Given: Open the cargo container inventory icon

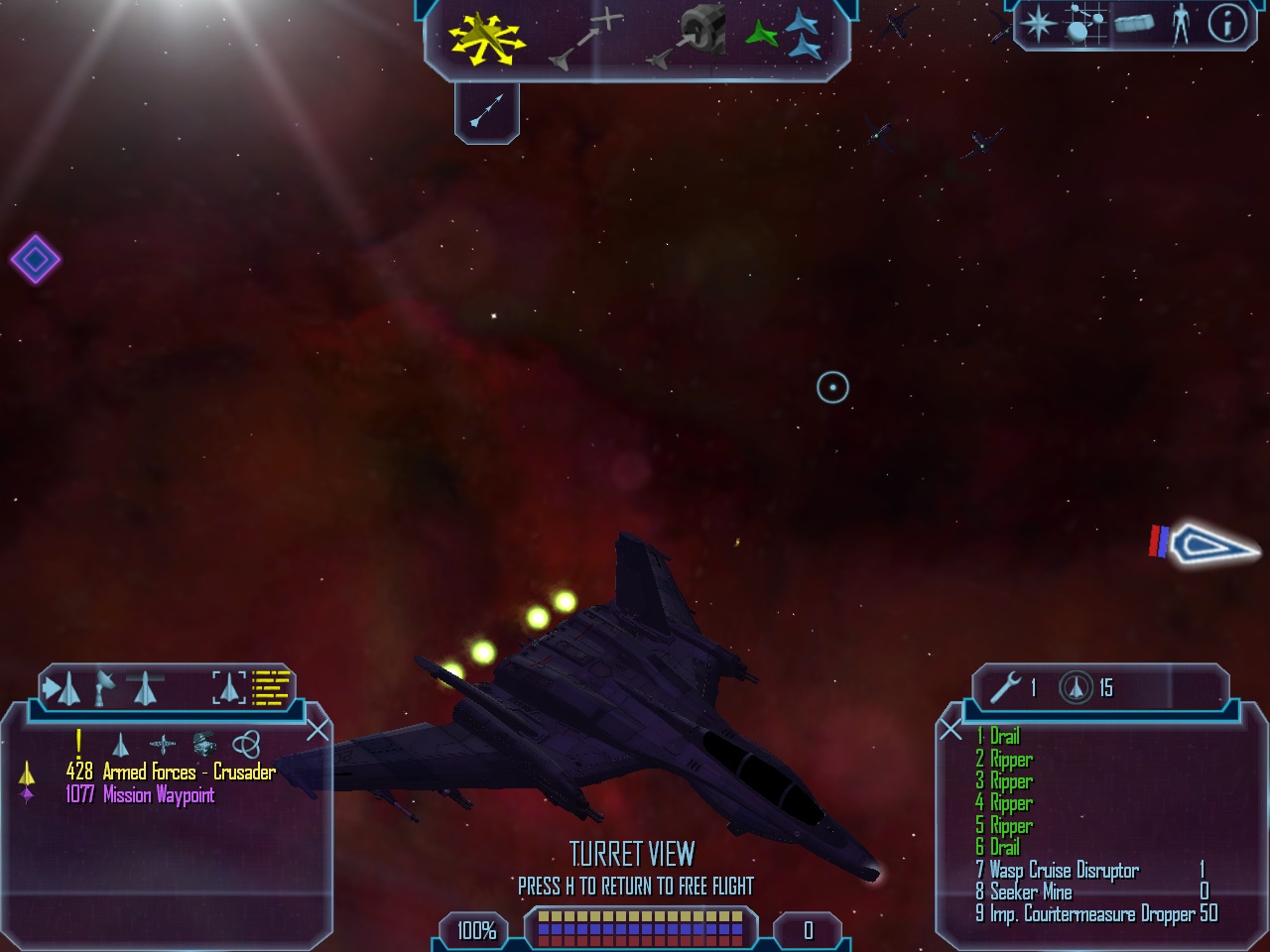Looking at the screenshot, I should pos(1134,24).
